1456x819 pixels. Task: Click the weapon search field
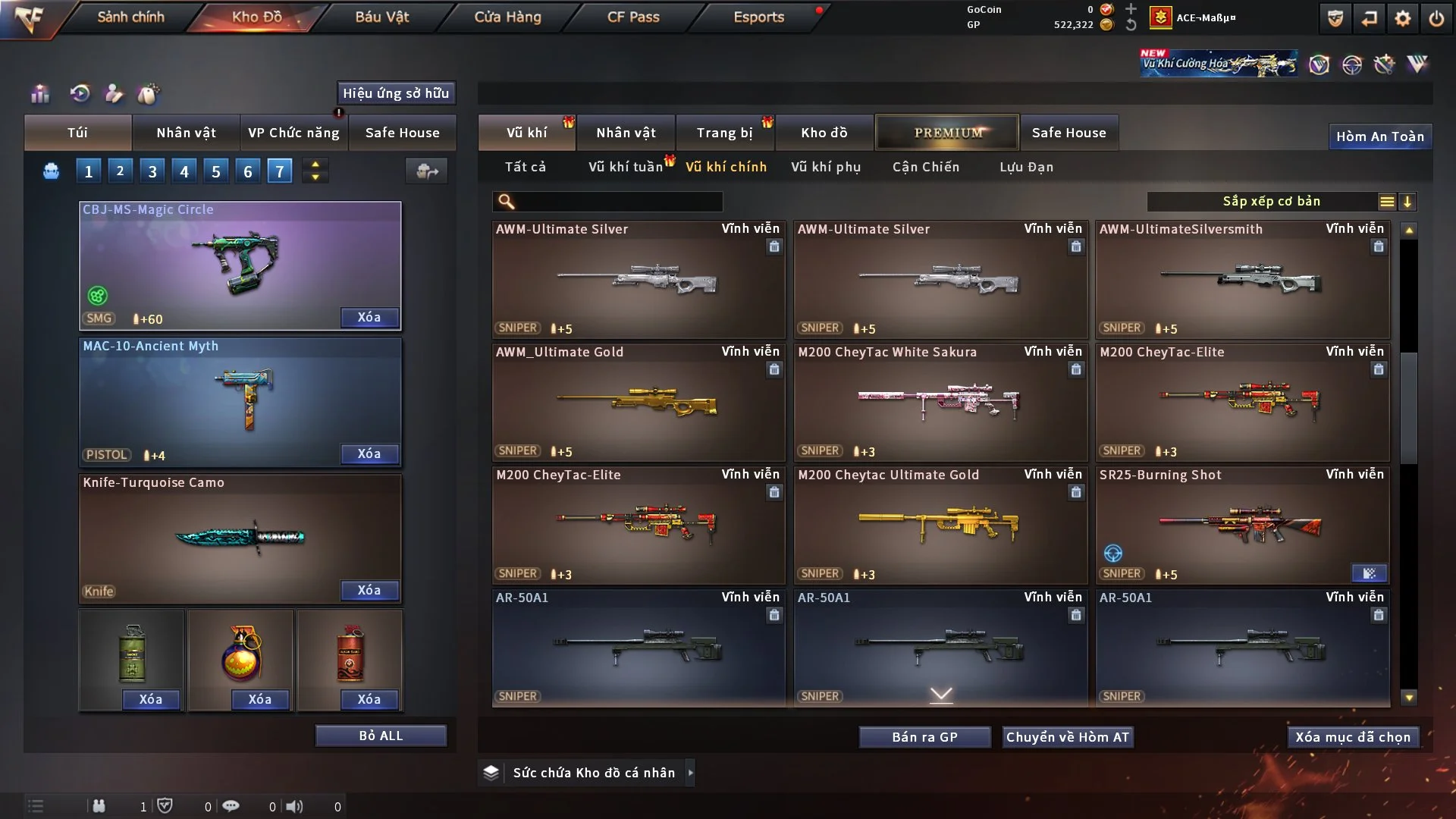(x=618, y=202)
